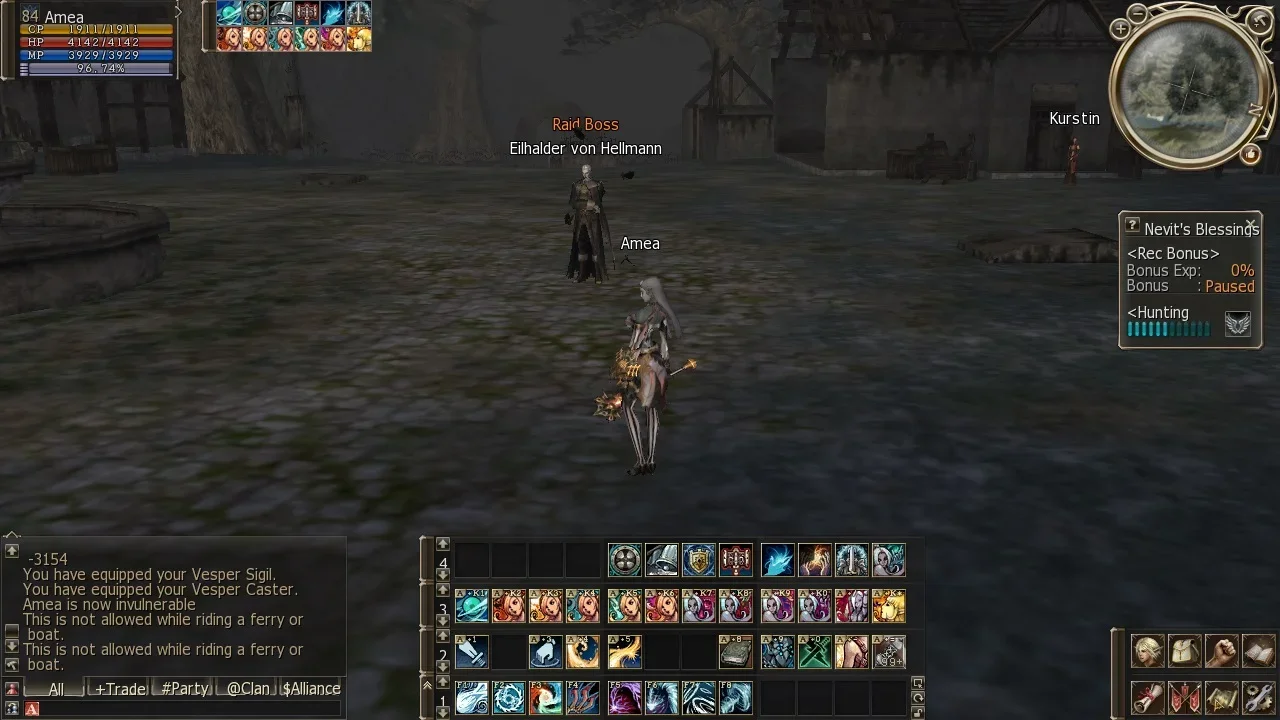Open the magic skills book icon
This screenshot has width=1280, height=720.
coord(1259,651)
